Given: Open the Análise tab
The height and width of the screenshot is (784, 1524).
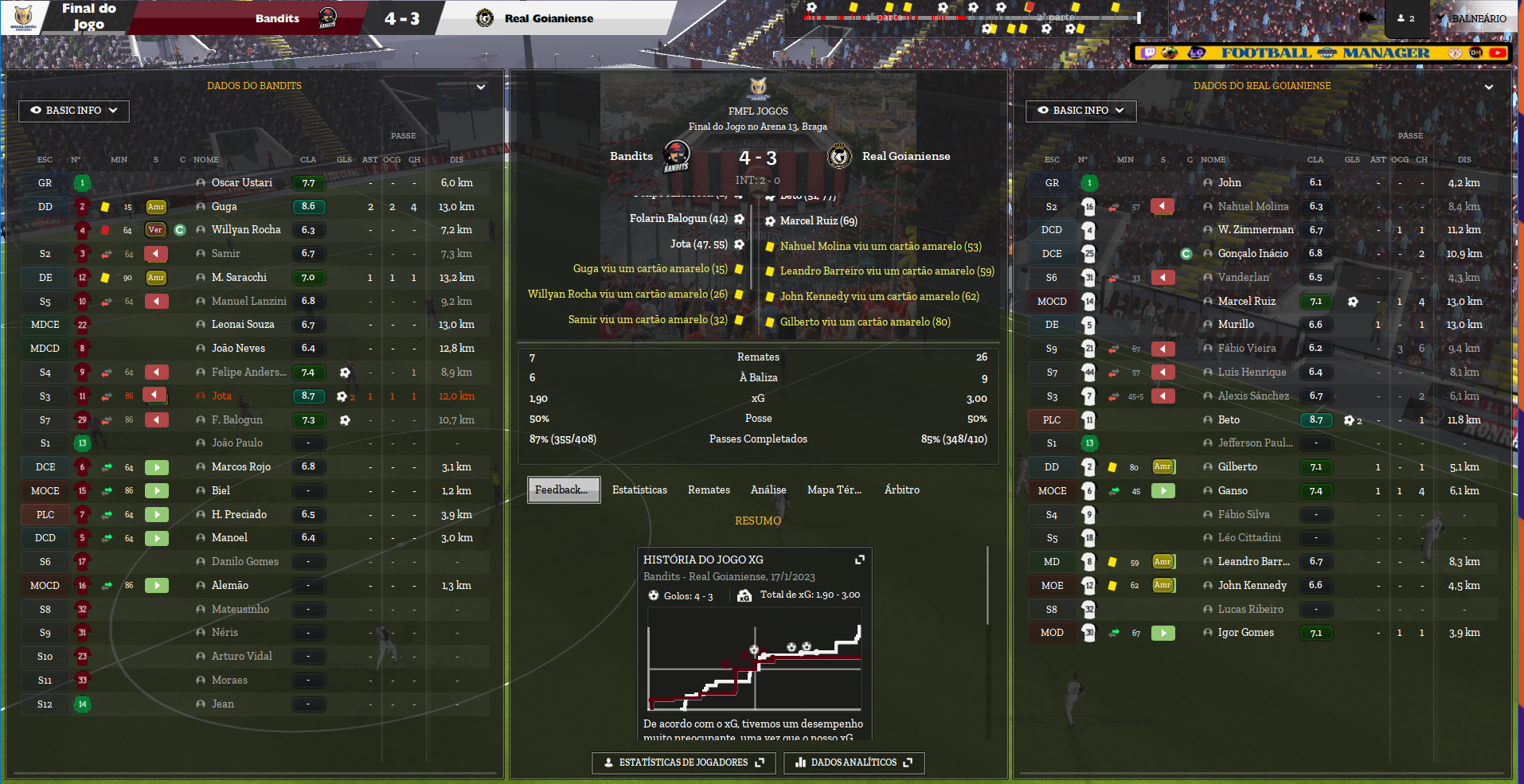Looking at the screenshot, I should pos(768,490).
